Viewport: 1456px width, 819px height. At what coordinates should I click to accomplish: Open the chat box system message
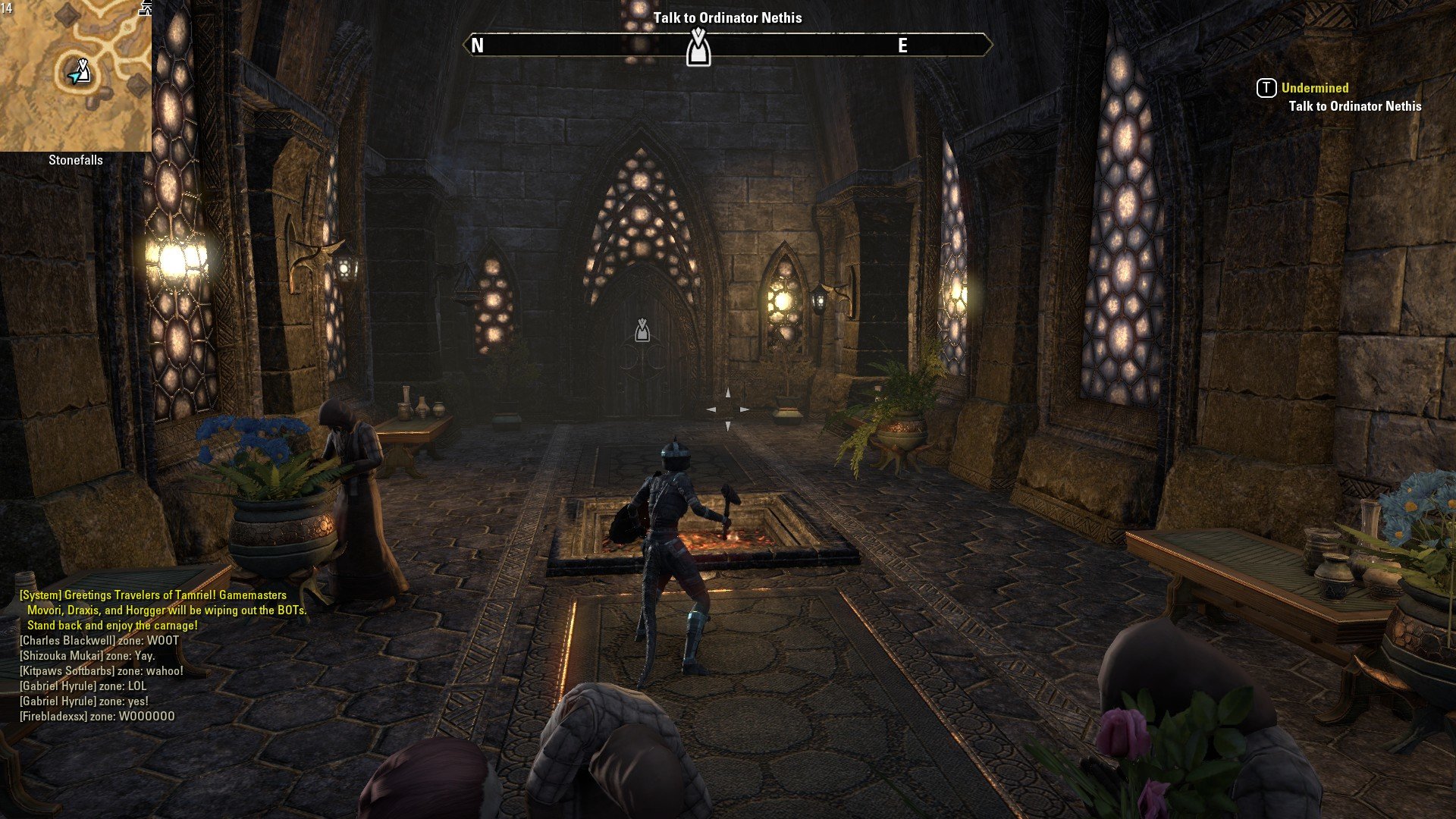[x=163, y=610]
